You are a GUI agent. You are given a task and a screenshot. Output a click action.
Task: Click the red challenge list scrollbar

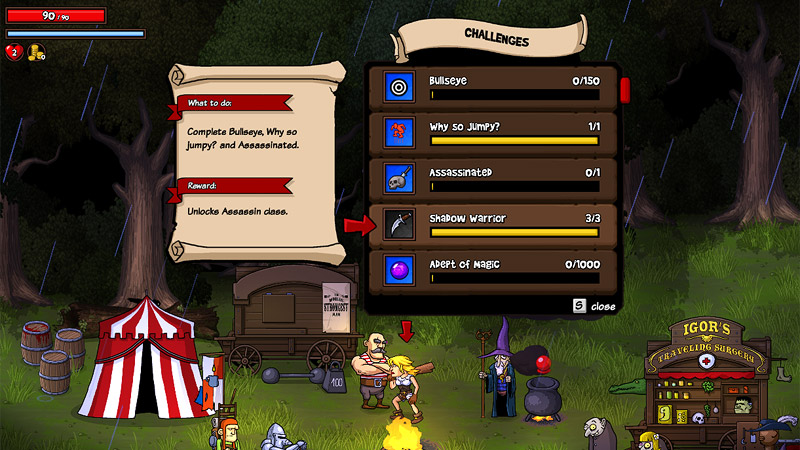(624, 90)
